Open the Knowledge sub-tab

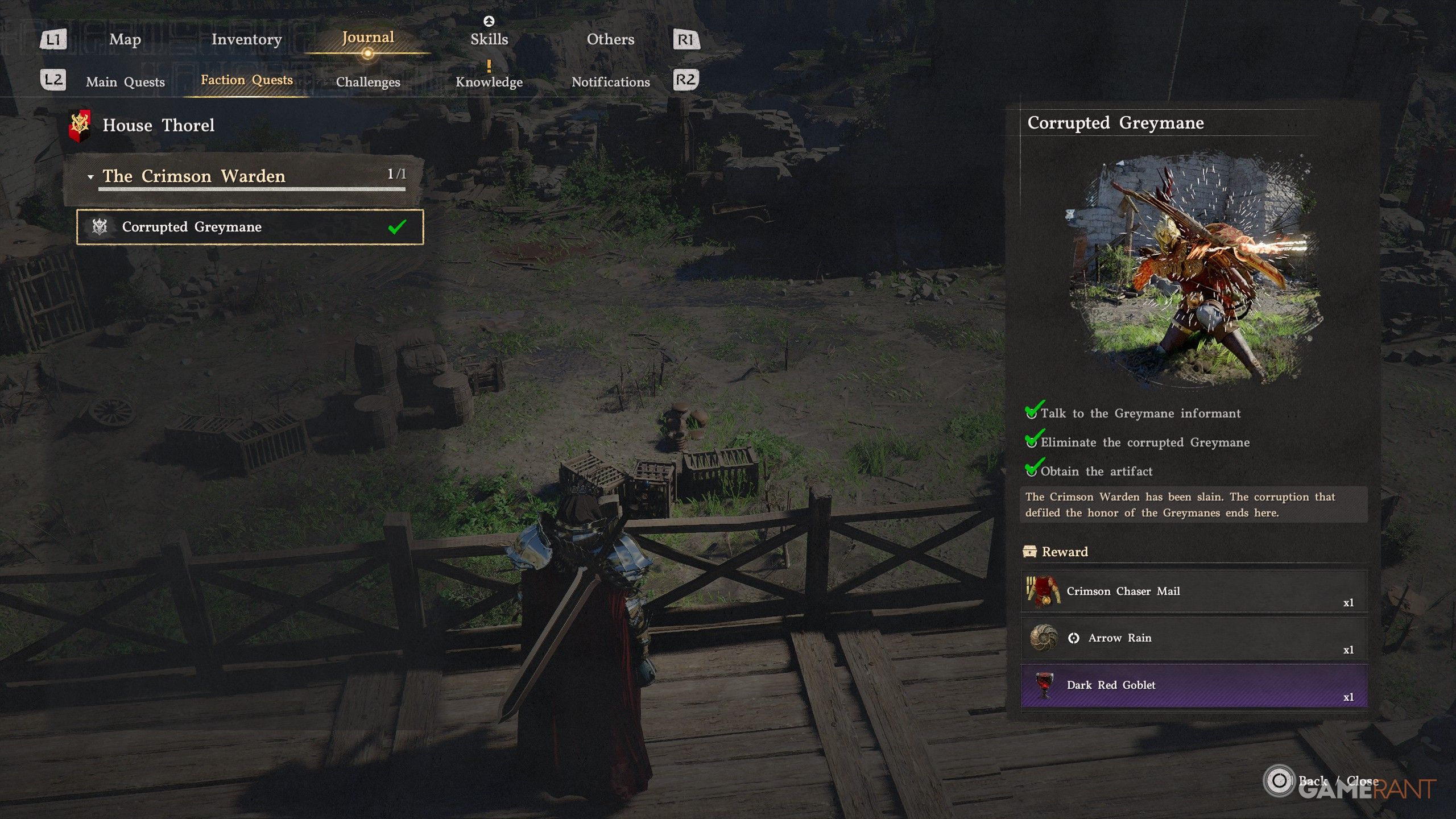(489, 82)
